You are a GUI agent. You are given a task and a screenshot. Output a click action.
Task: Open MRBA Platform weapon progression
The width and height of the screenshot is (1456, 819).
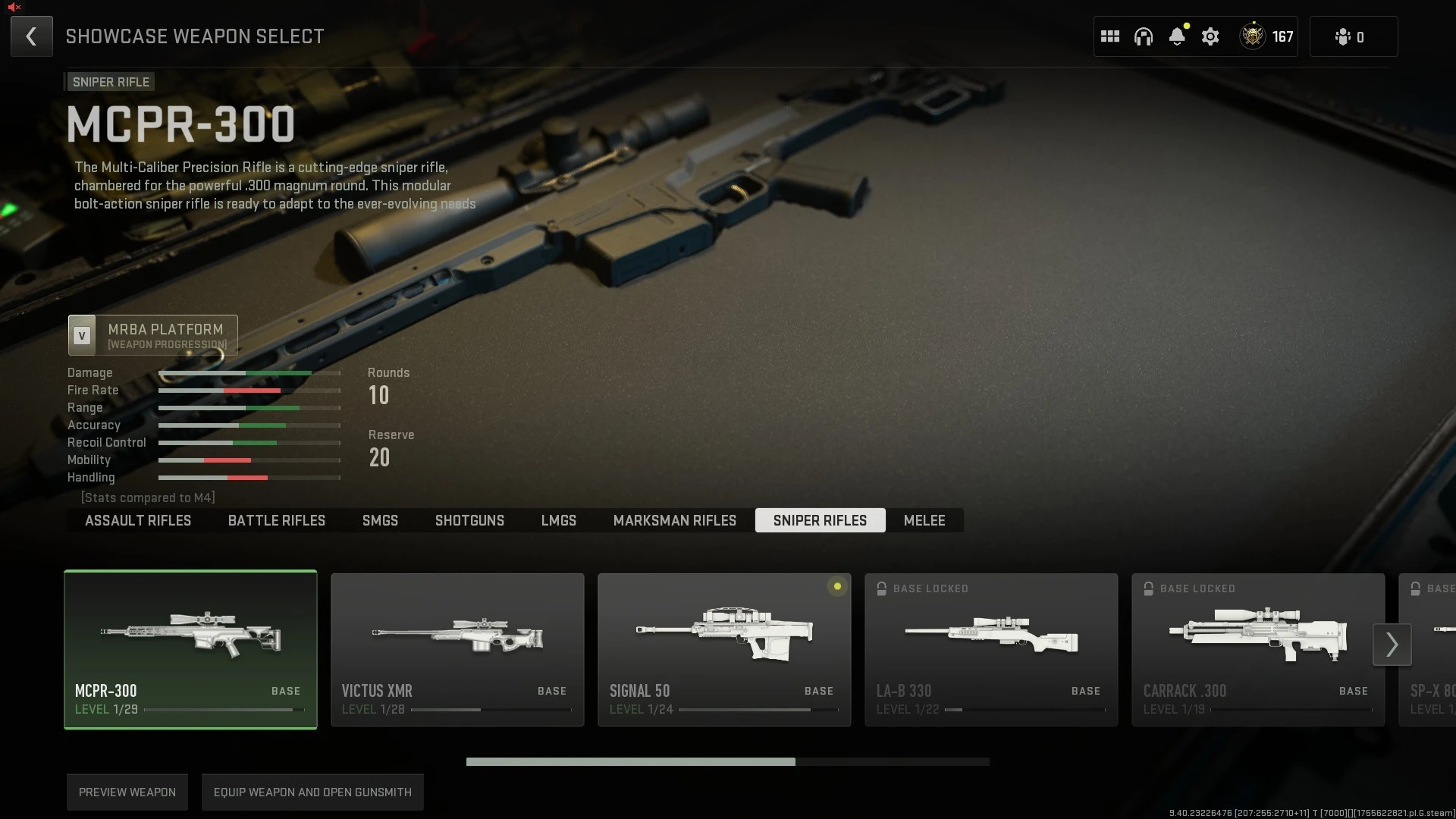click(x=152, y=335)
